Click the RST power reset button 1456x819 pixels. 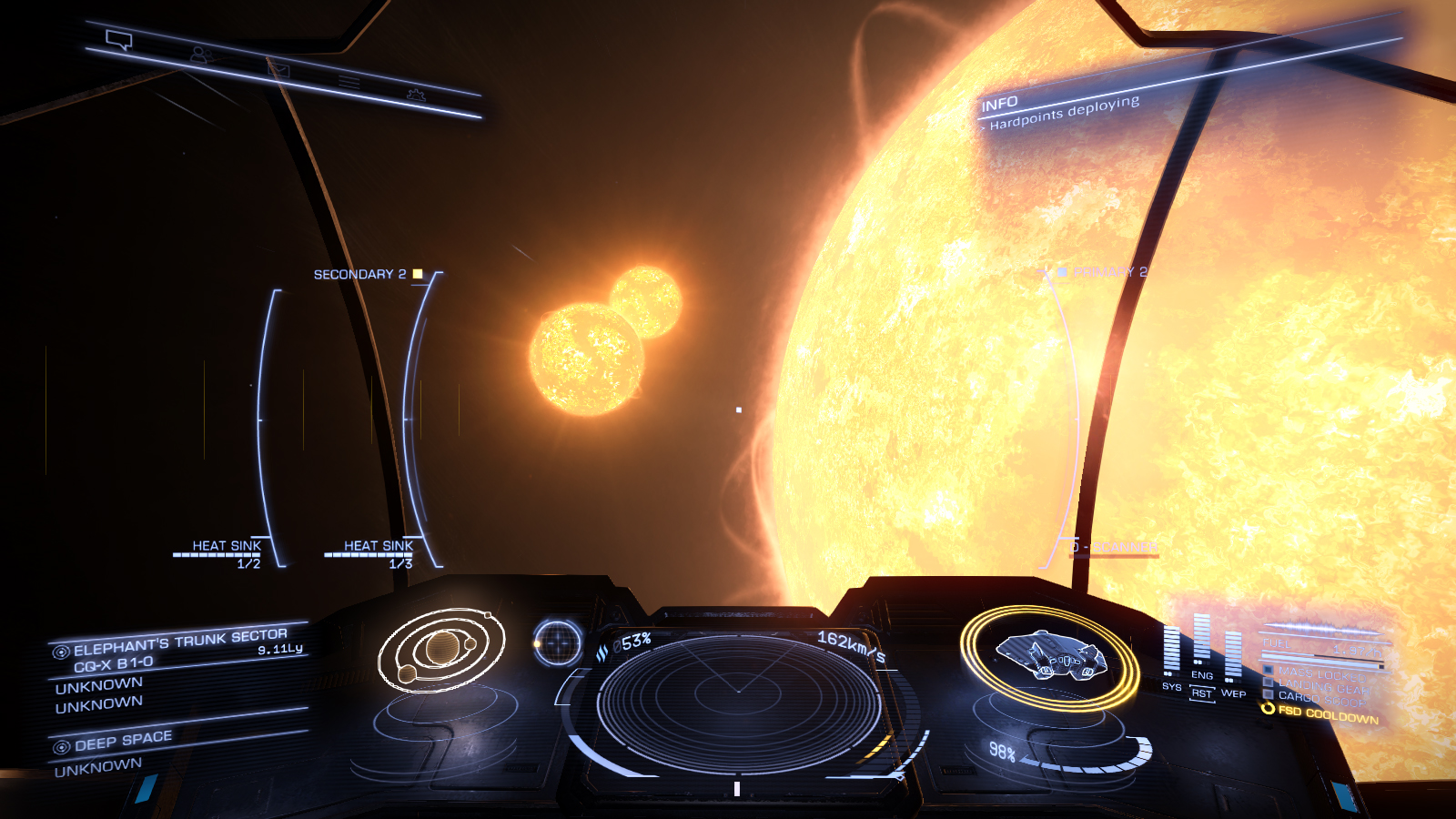1202,693
